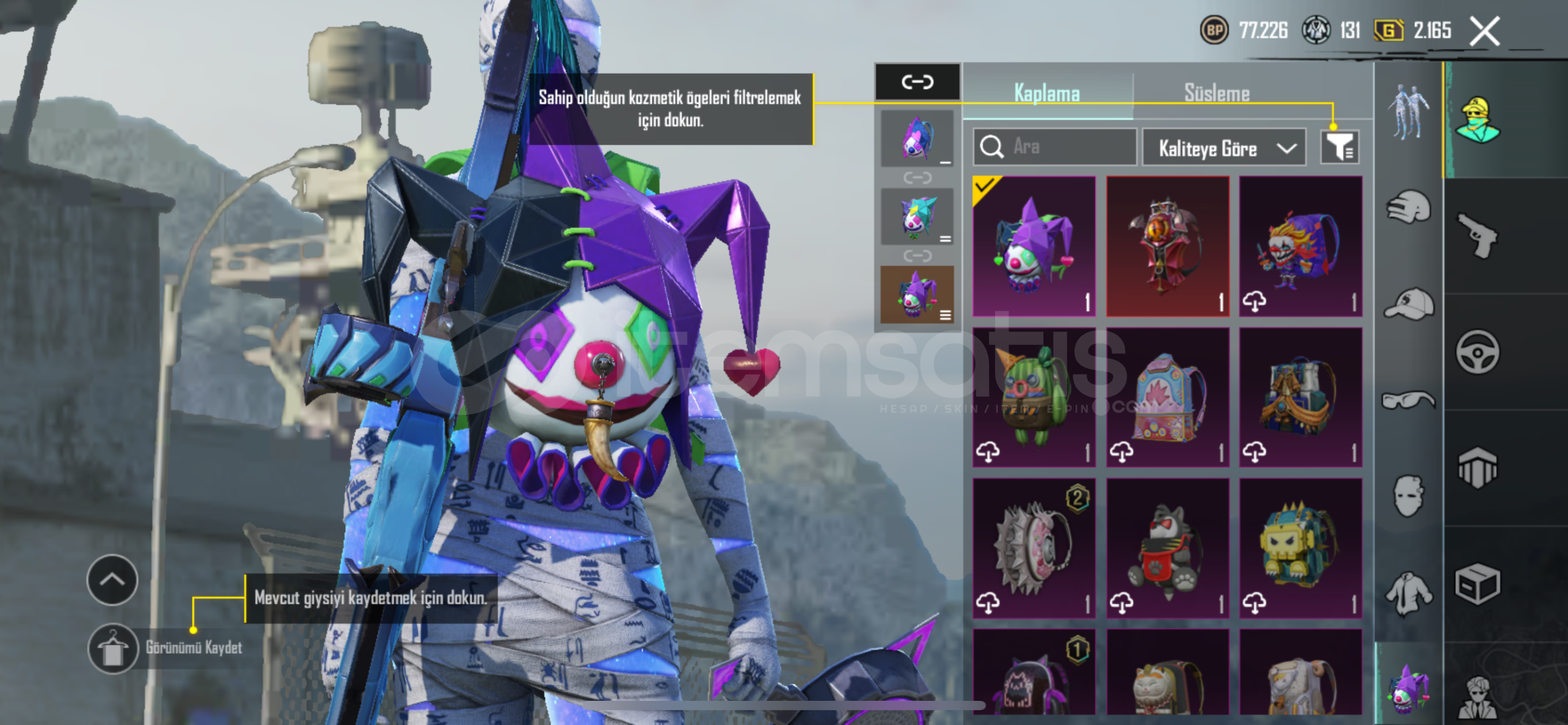Open the pistol weapons category
The height and width of the screenshot is (725, 1568).
coord(1477,236)
